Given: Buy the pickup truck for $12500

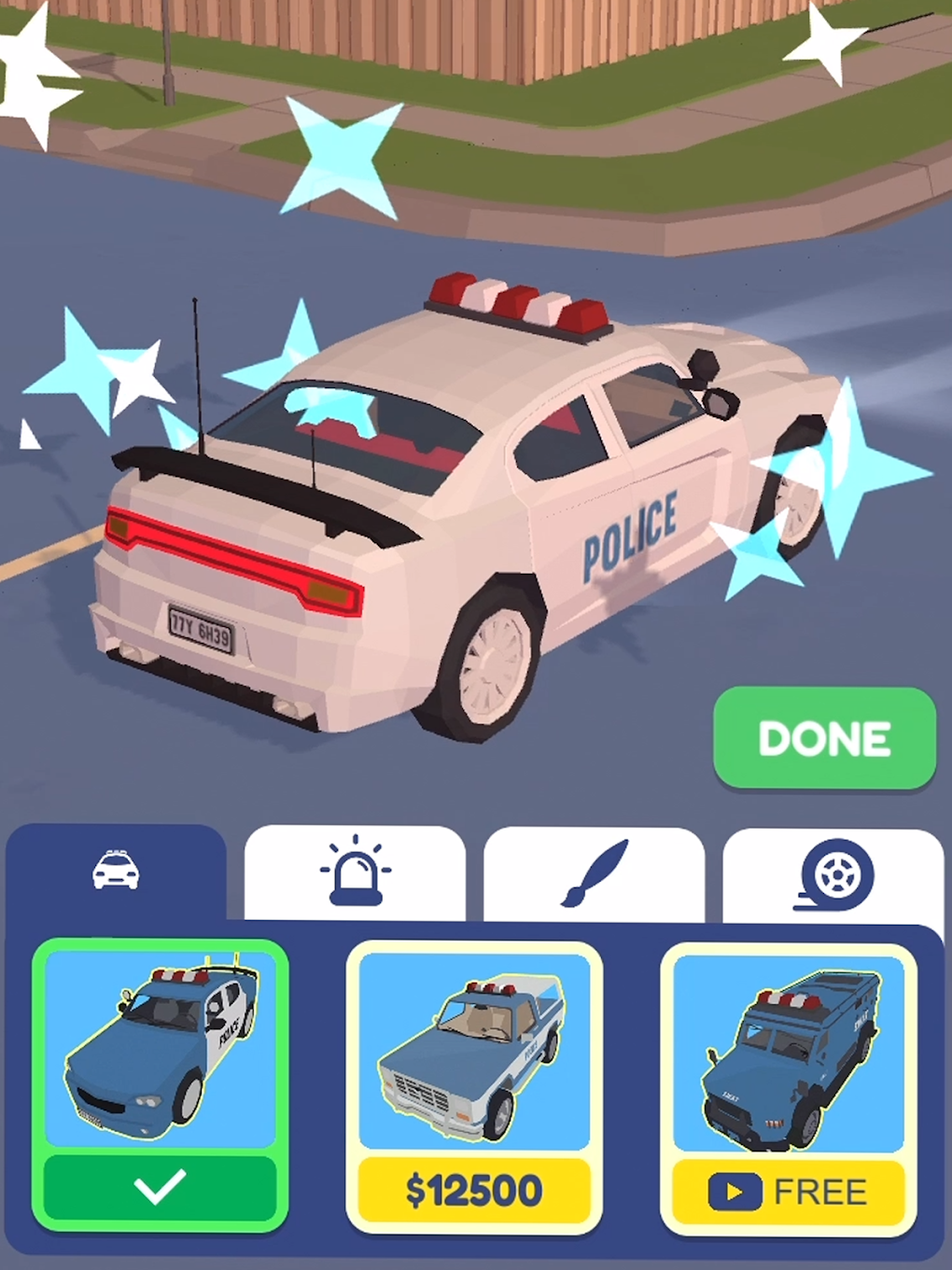Looking at the screenshot, I should [474, 1191].
